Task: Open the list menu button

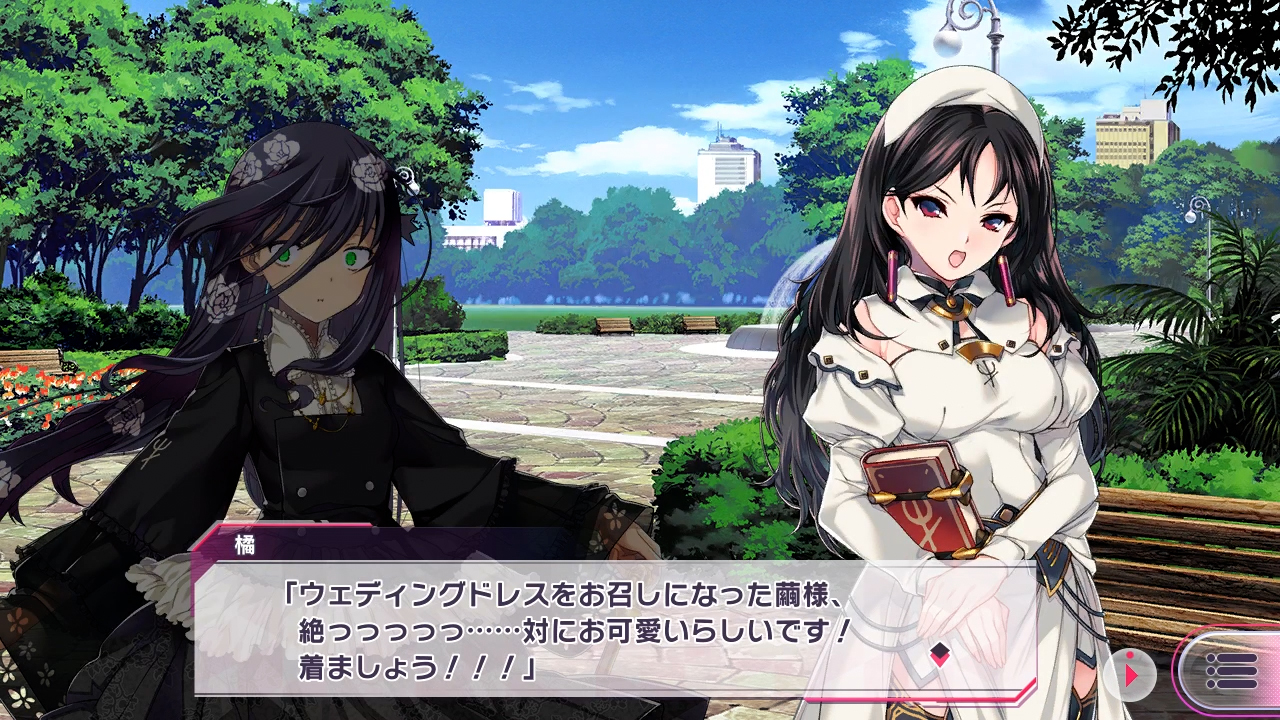Action: click(x=1230, y=670)
